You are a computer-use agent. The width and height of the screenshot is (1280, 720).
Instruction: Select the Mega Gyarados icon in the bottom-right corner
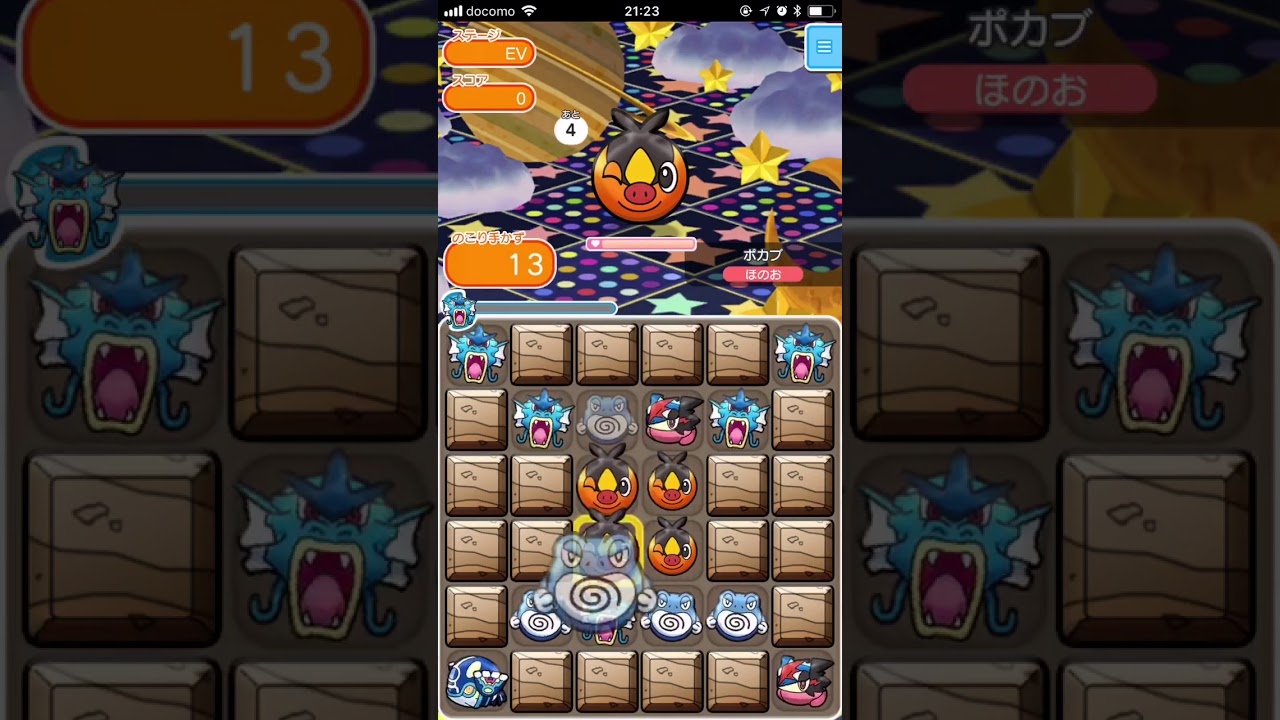pos(803,681)
